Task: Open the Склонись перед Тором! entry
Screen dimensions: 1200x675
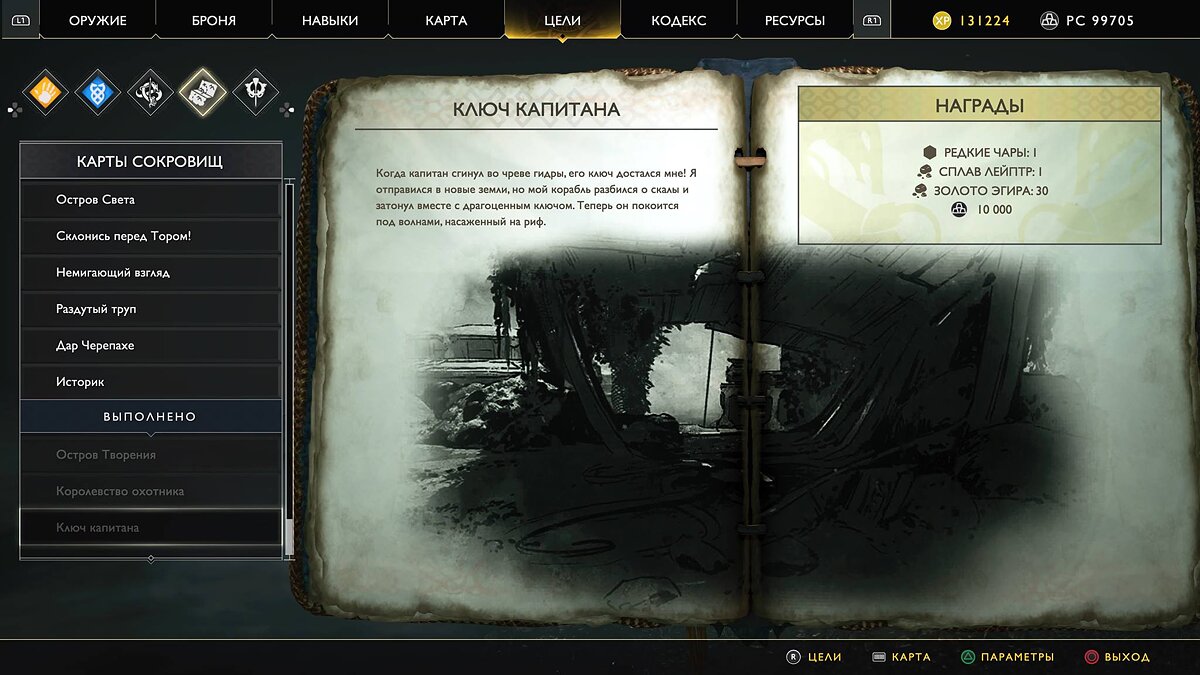Action: click(150, 236)
